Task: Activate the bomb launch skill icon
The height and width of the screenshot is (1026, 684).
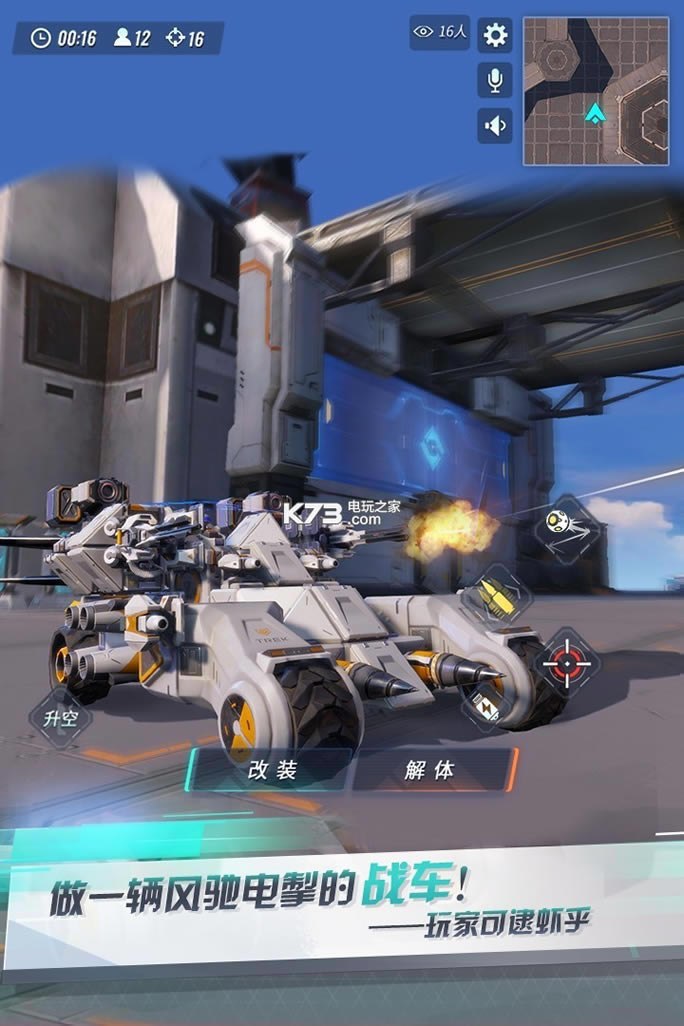Action: [566, 528]
